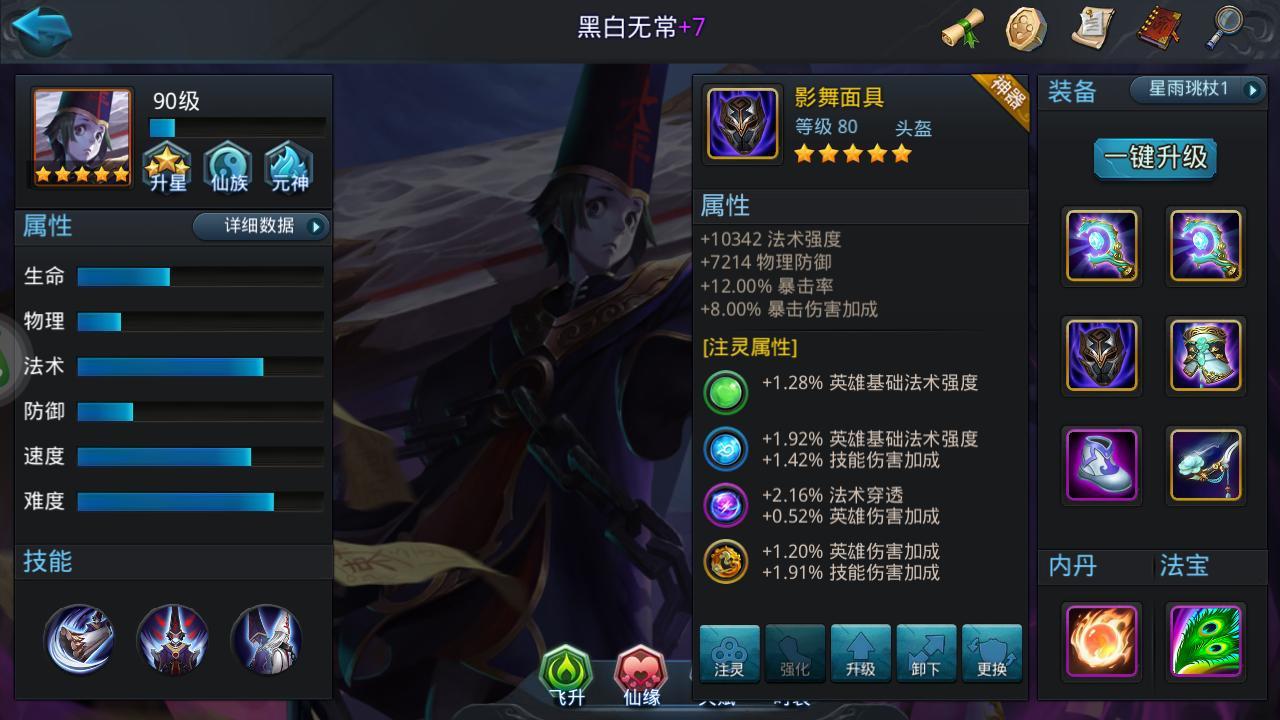Screen dimensions: 1280x720
Task: Expand the 详细数据 detailed stats panel
Action: [x=260, y=227]
